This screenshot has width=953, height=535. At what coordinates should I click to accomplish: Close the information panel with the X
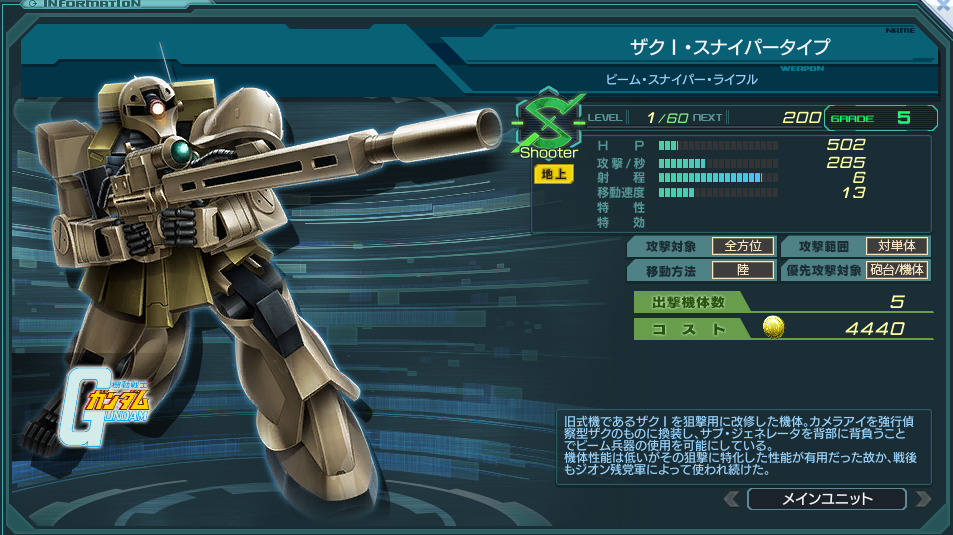[x=941, y=6]
